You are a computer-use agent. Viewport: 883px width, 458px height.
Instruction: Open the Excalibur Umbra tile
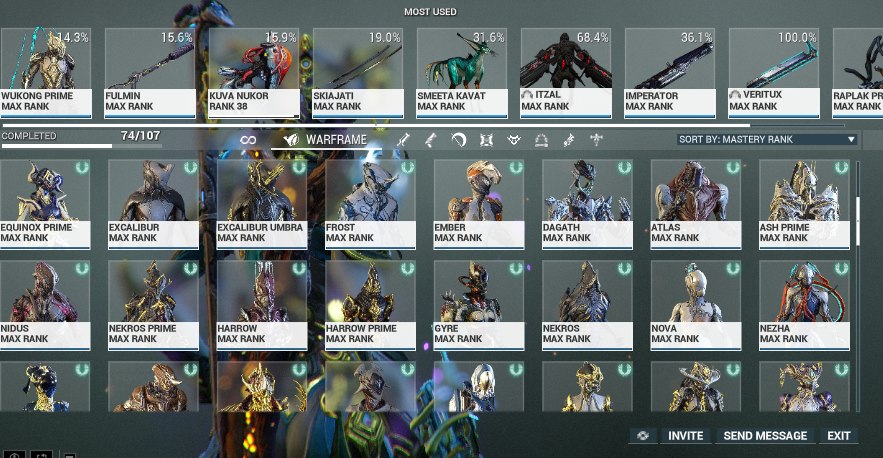262,201
